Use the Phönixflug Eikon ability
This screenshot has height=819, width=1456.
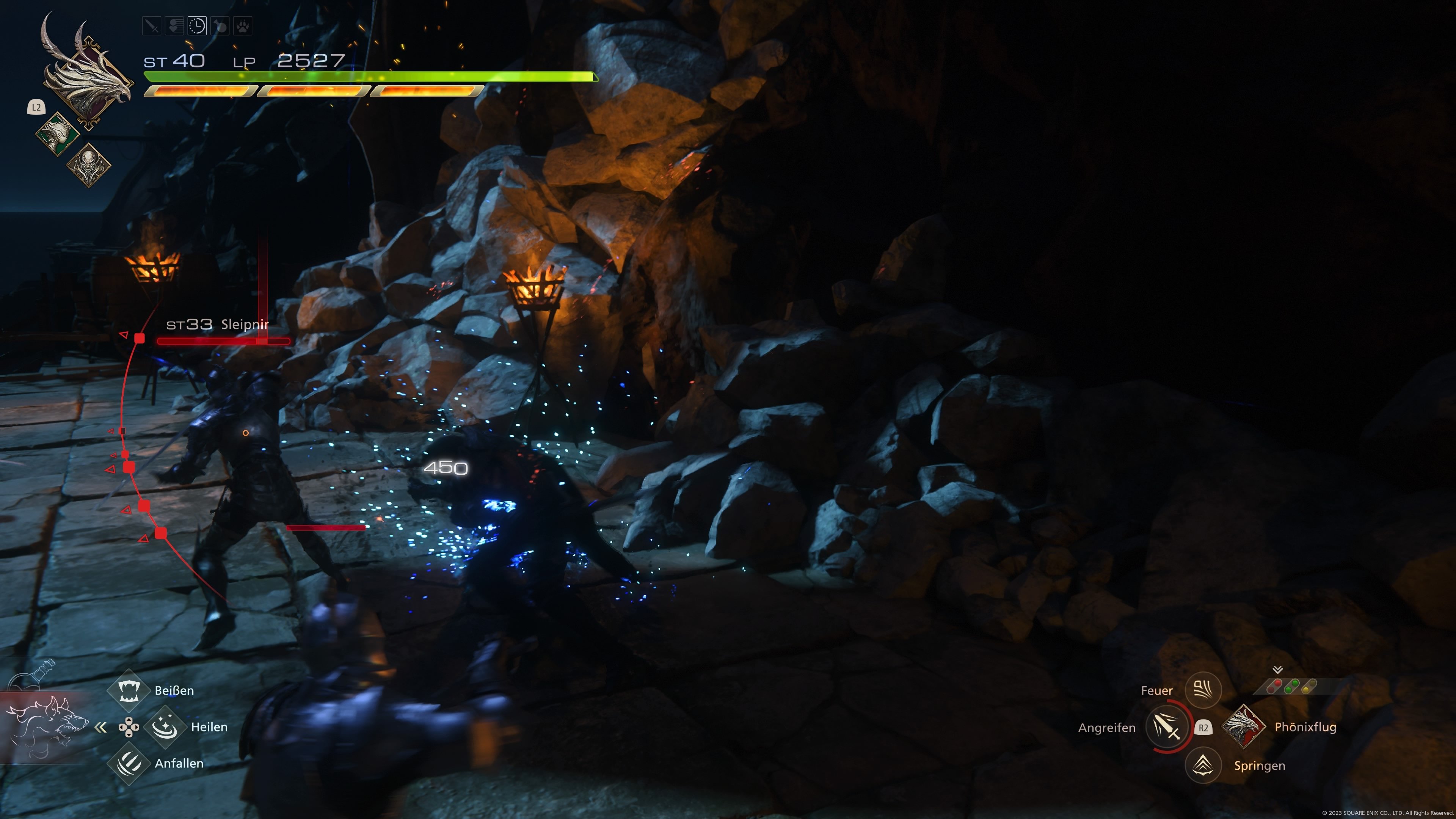[x=1243, y=727]
